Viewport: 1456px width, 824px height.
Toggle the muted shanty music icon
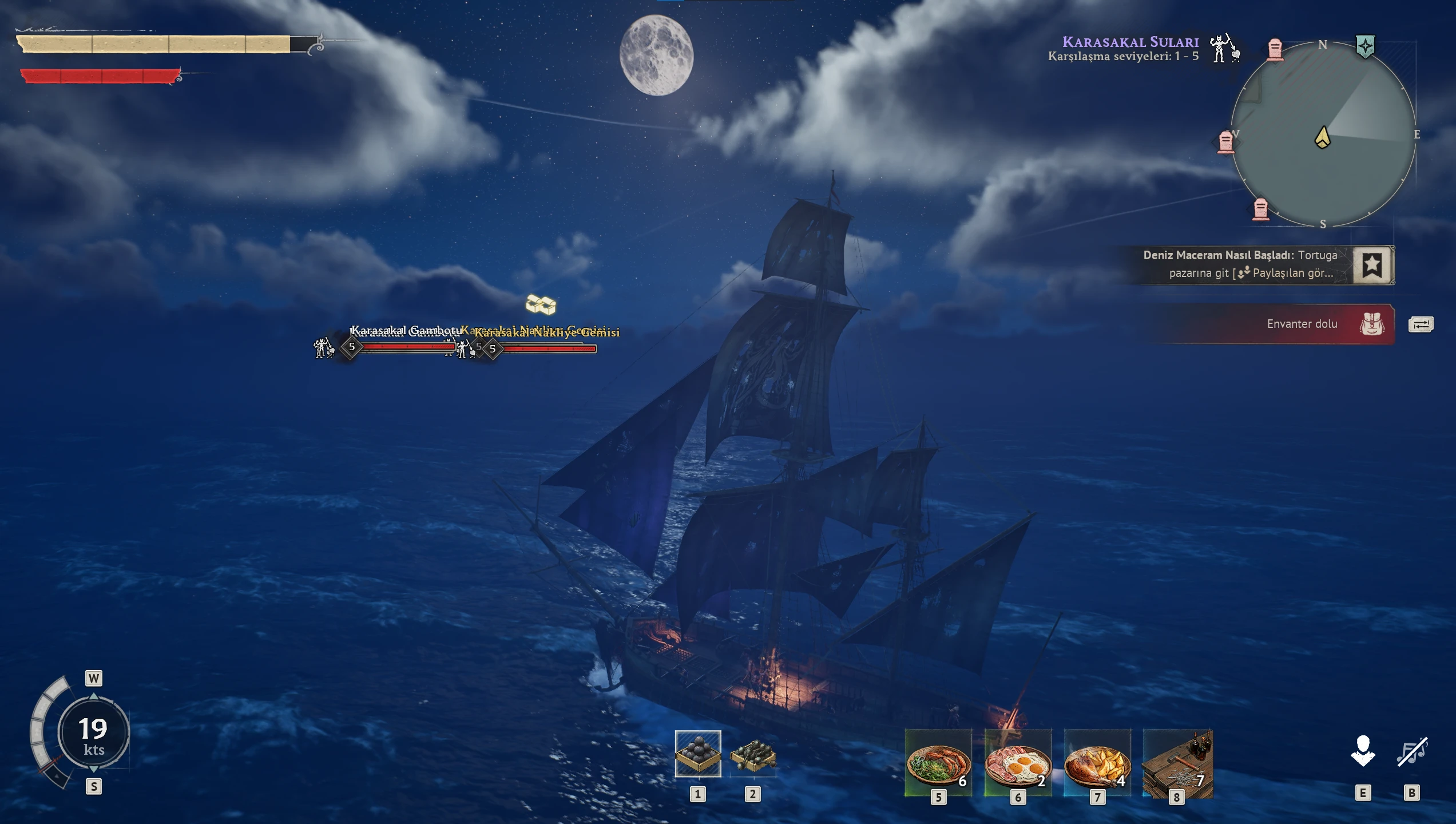coord(1412,751)
